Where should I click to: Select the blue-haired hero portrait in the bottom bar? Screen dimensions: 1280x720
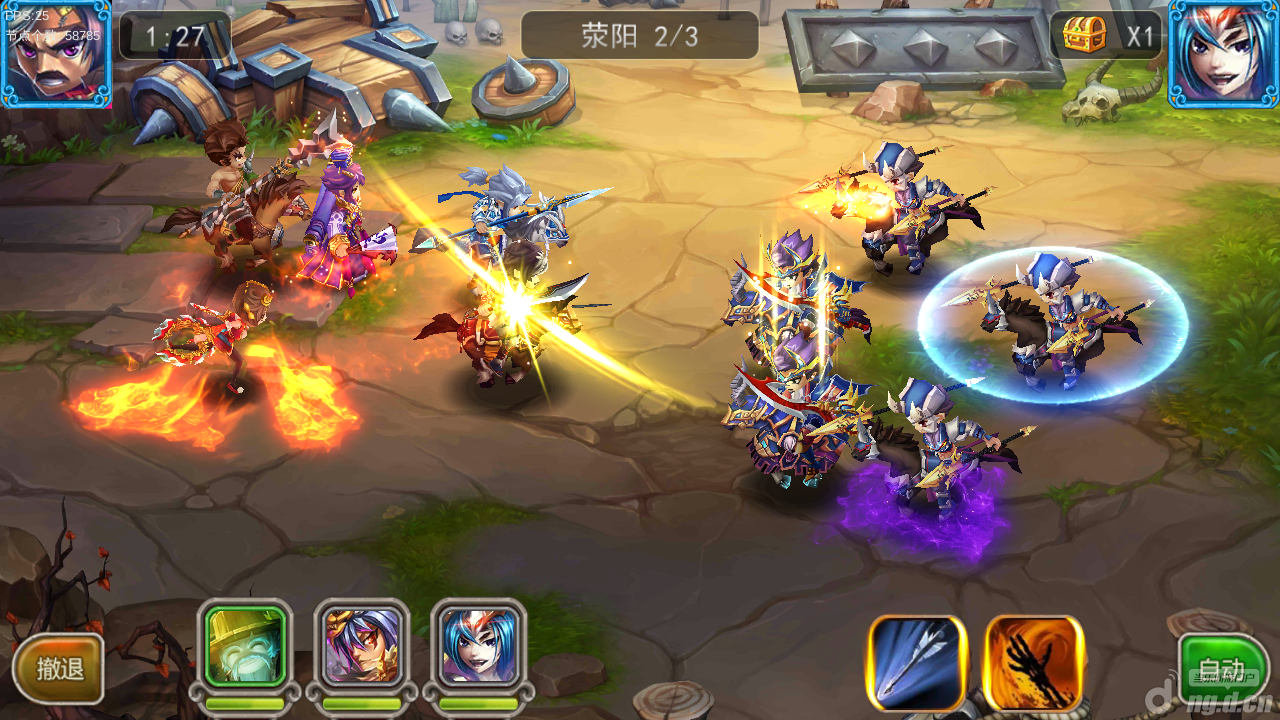[x=478, y=646]
